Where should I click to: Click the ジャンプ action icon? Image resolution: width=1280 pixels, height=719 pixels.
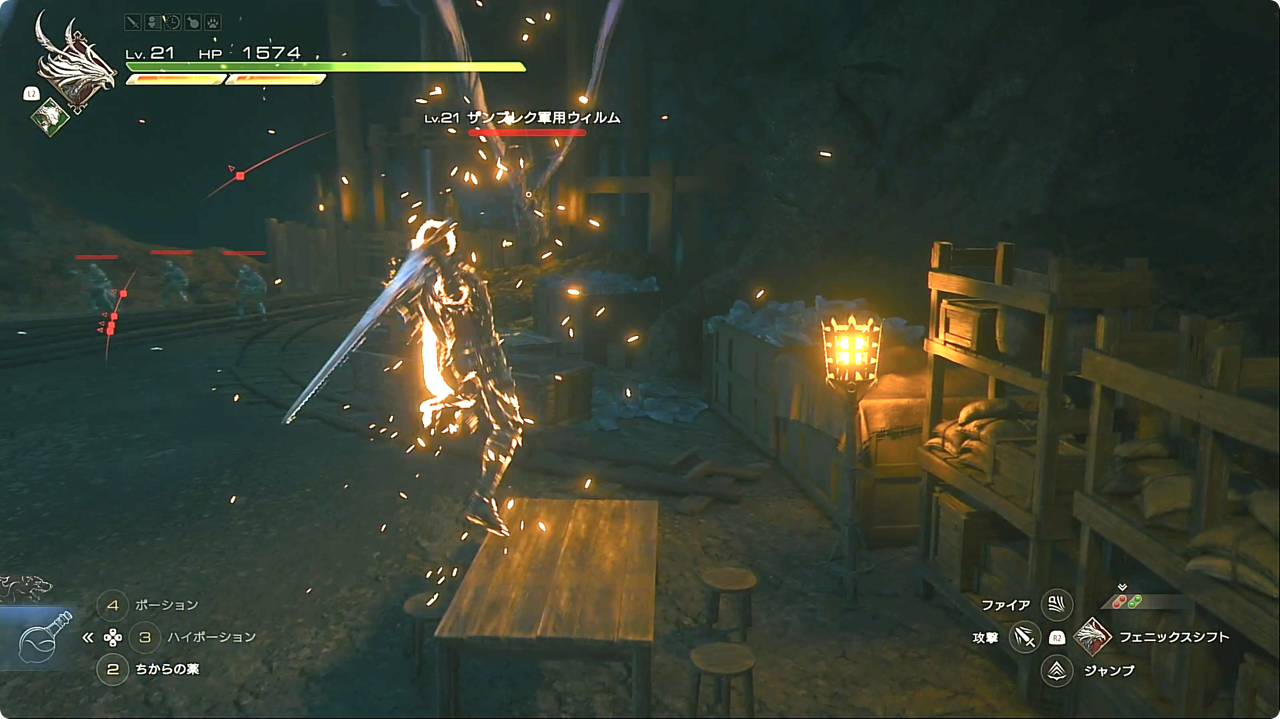click(x=1056, y=669)
